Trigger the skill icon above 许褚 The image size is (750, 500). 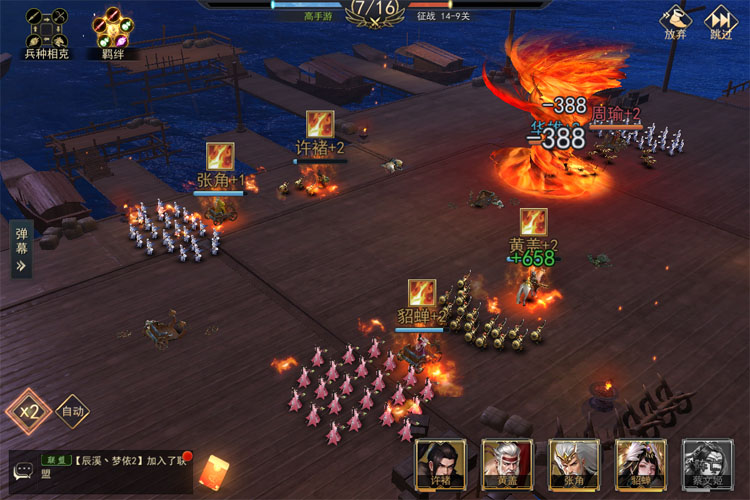tap(320, 124)
